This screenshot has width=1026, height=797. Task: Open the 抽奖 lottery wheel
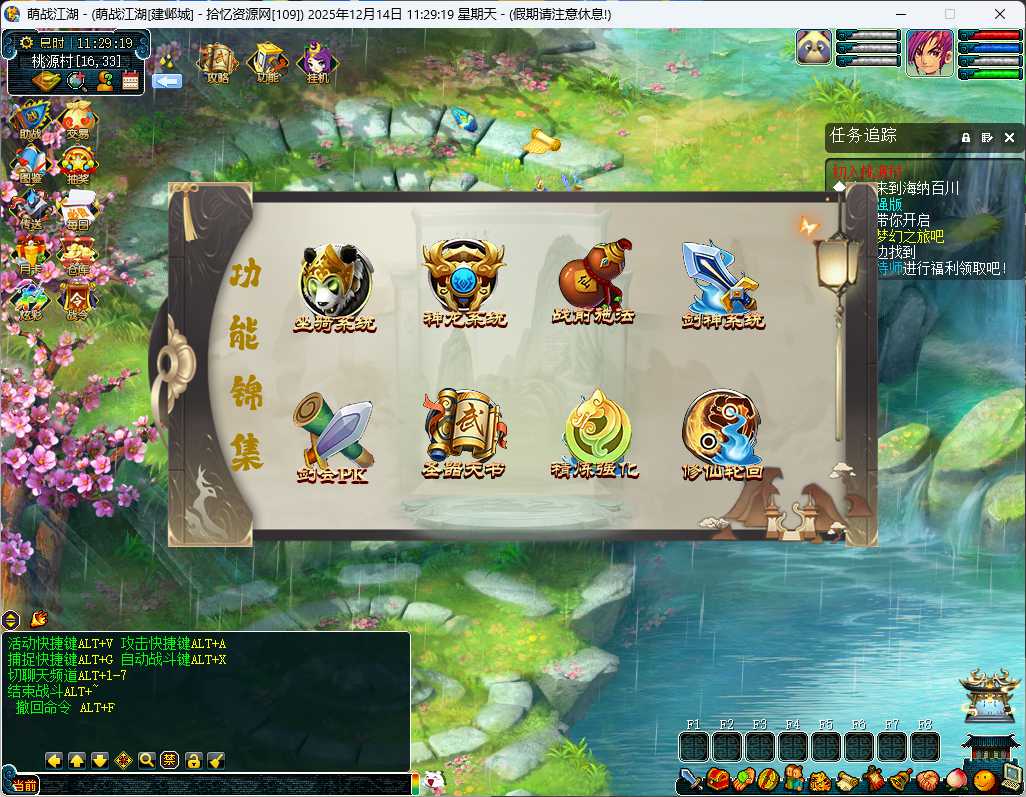pyautogui.click(x=77, y=165)
